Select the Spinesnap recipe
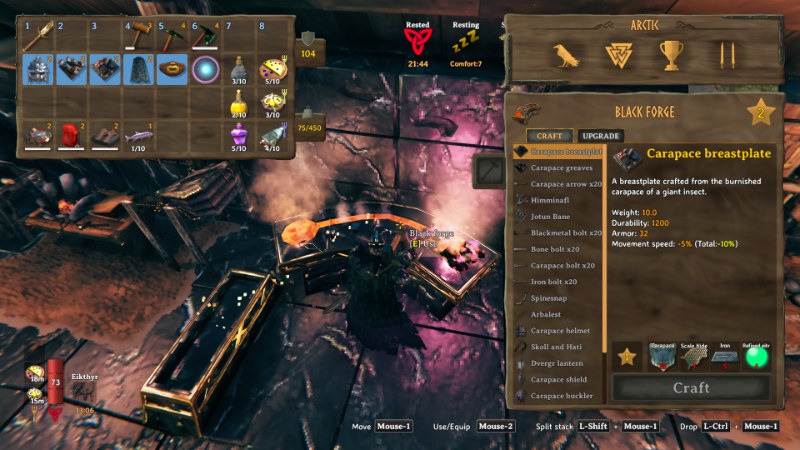The width and height of the screenshot is (800, 450). pyautogui.click(x=555, y=298)
